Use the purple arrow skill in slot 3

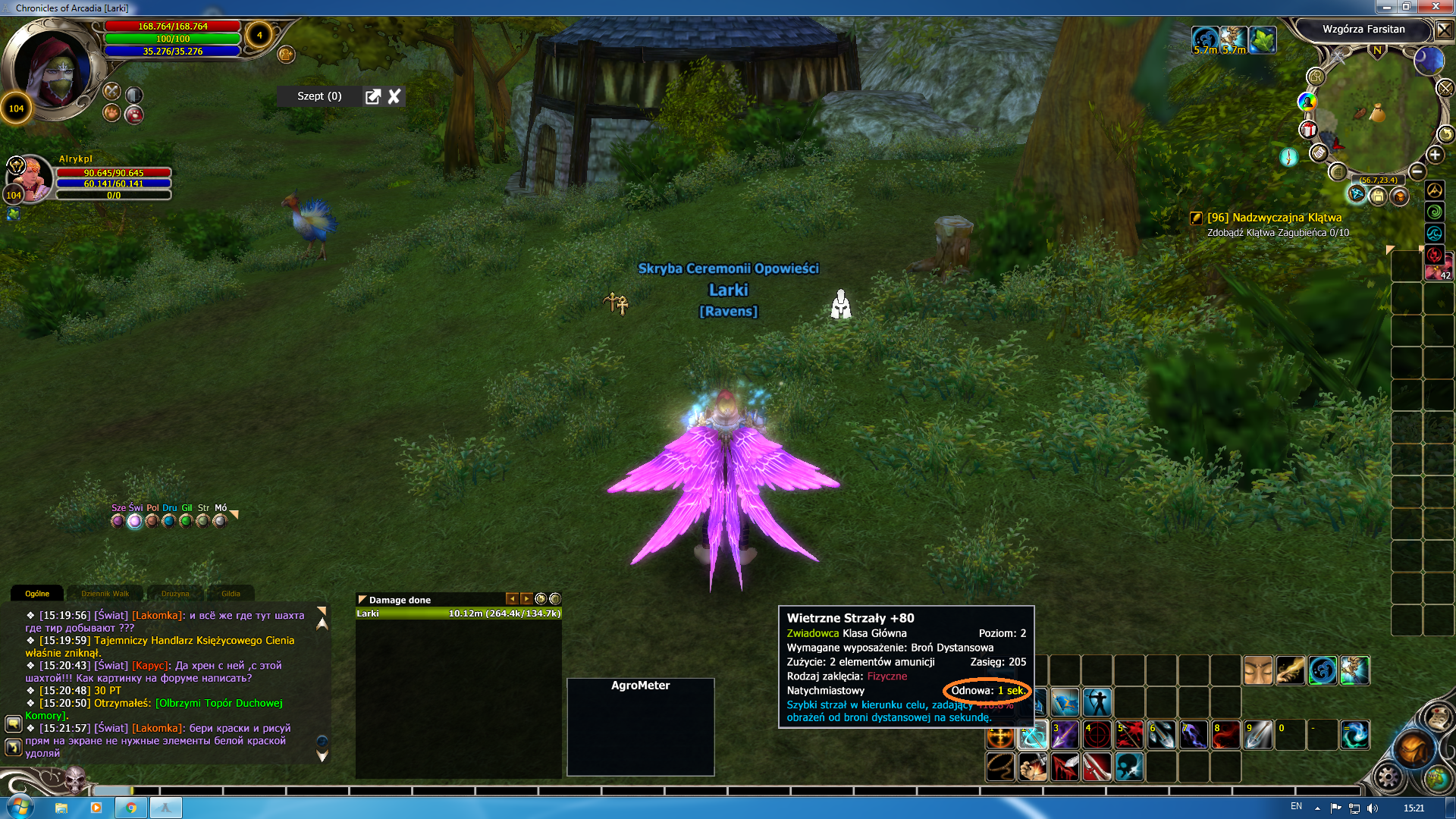tap(1064, 735)
